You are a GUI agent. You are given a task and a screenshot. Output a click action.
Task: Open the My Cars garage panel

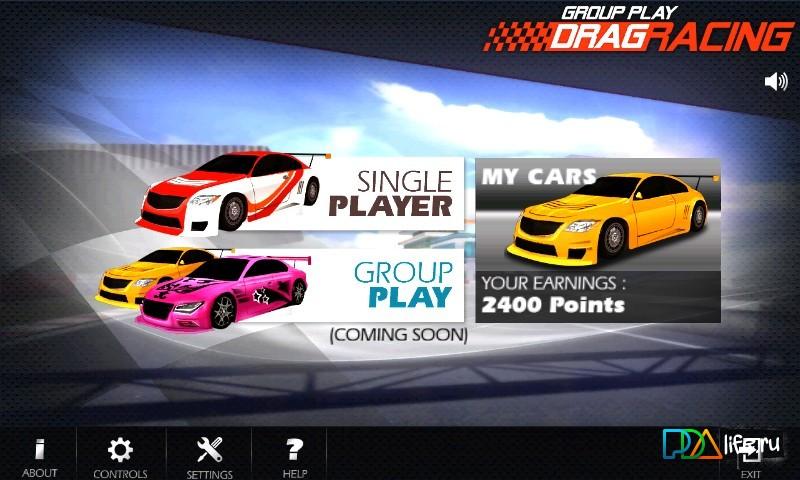click(x=598, y=240)
